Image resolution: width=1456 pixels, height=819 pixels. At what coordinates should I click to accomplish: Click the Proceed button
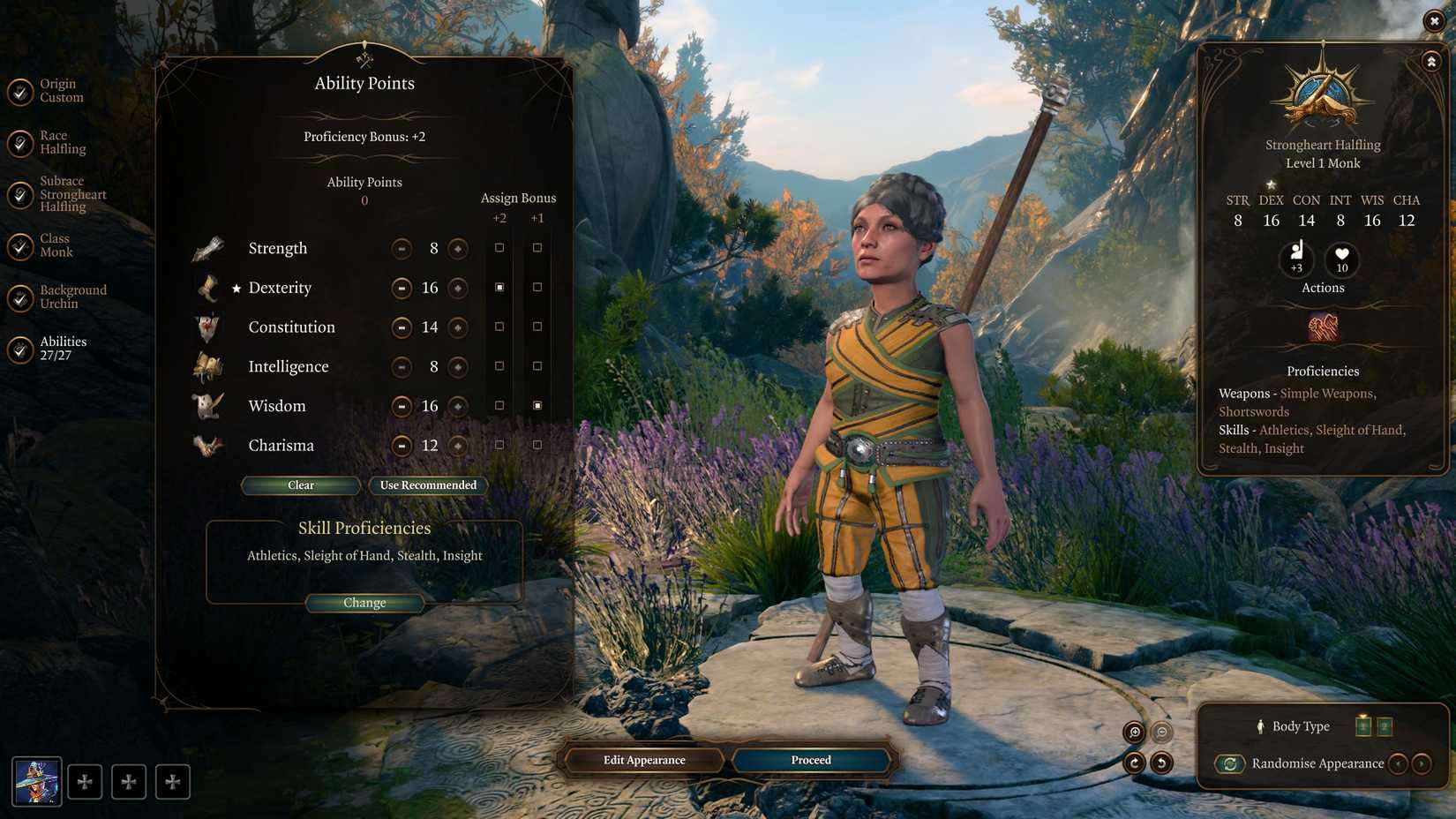[x=810, y=760]
